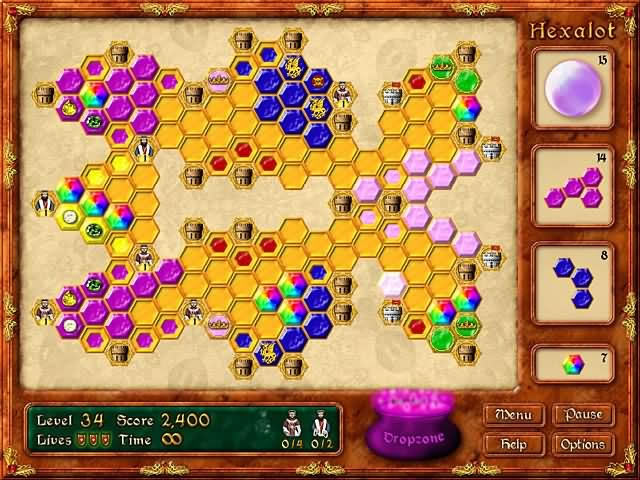Choose the purple hexagon cluster piece
Image resolution: width=640 pixels, height=480 pixels.
coord(571,185)
